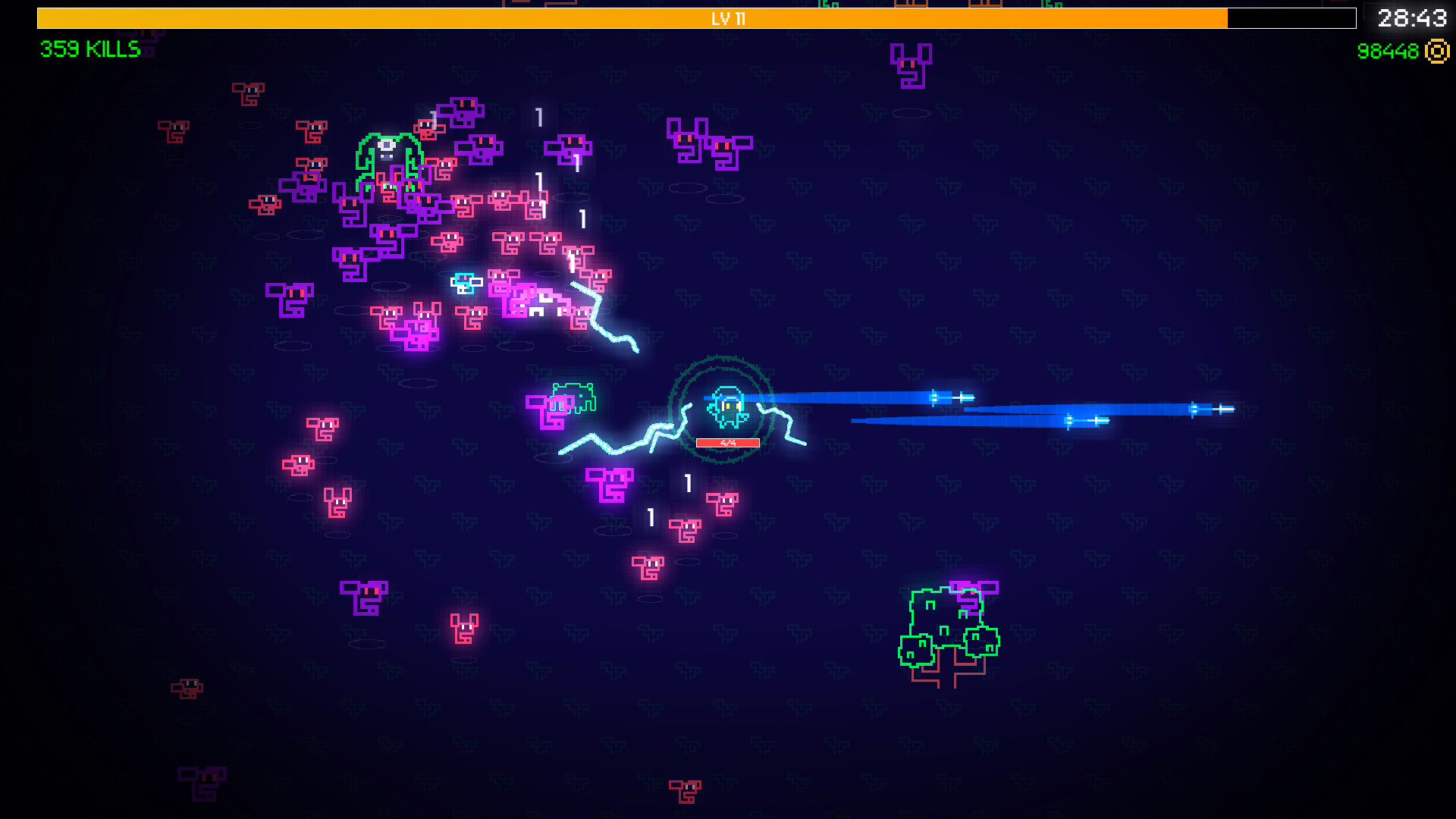Select the 98448 coin total

click(1392, 52)
